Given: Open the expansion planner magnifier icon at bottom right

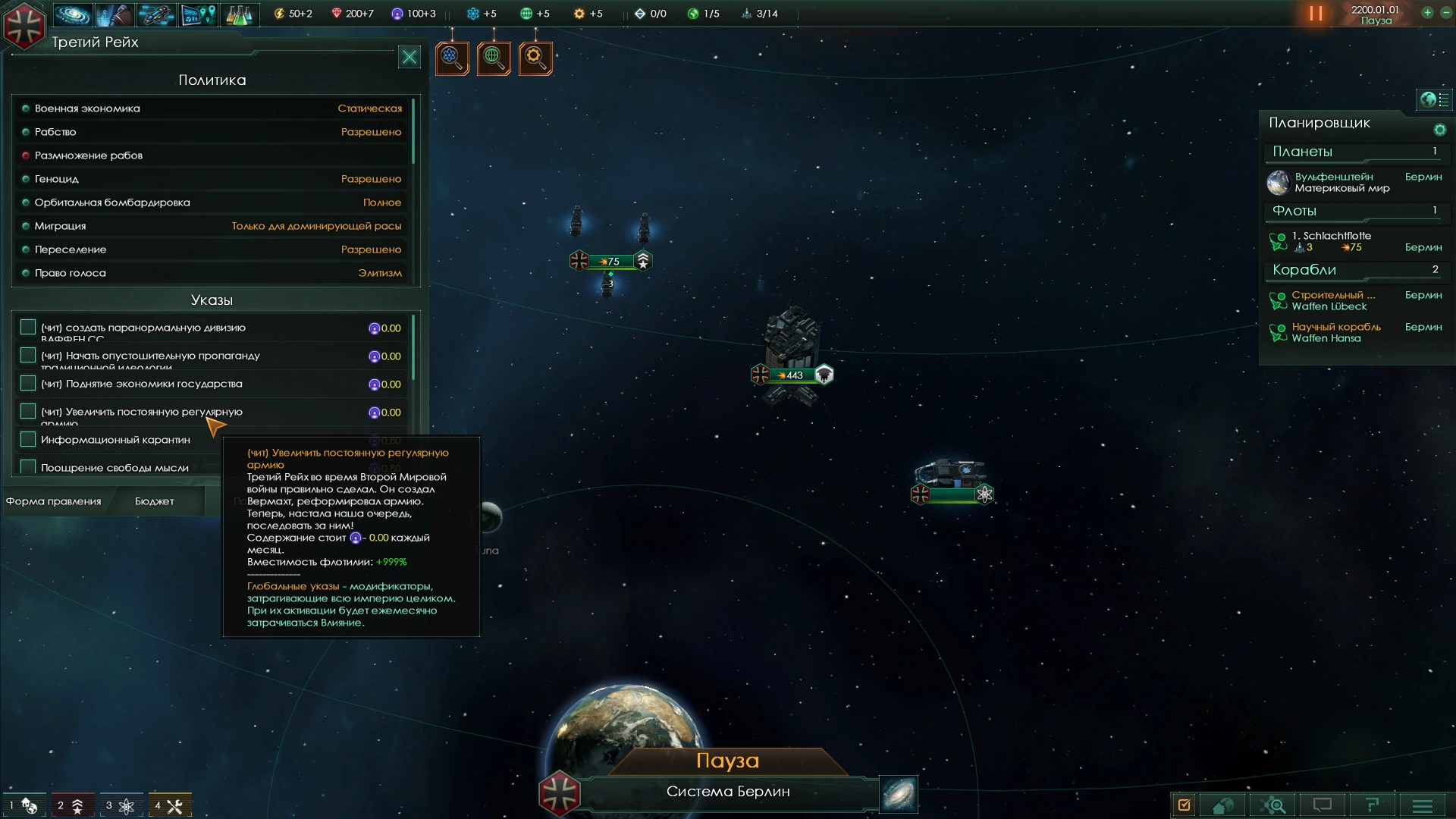Looking at the screenshot, I should coord(1274,805).
